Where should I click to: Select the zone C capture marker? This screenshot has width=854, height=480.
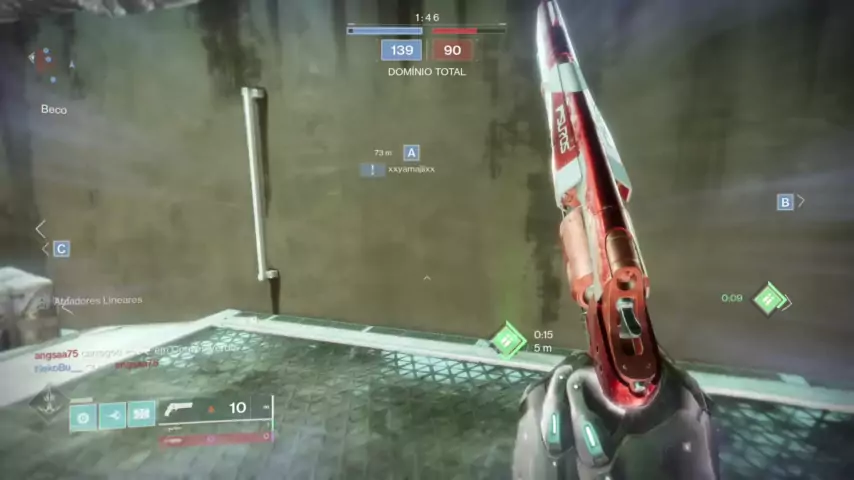click(62, 249)
